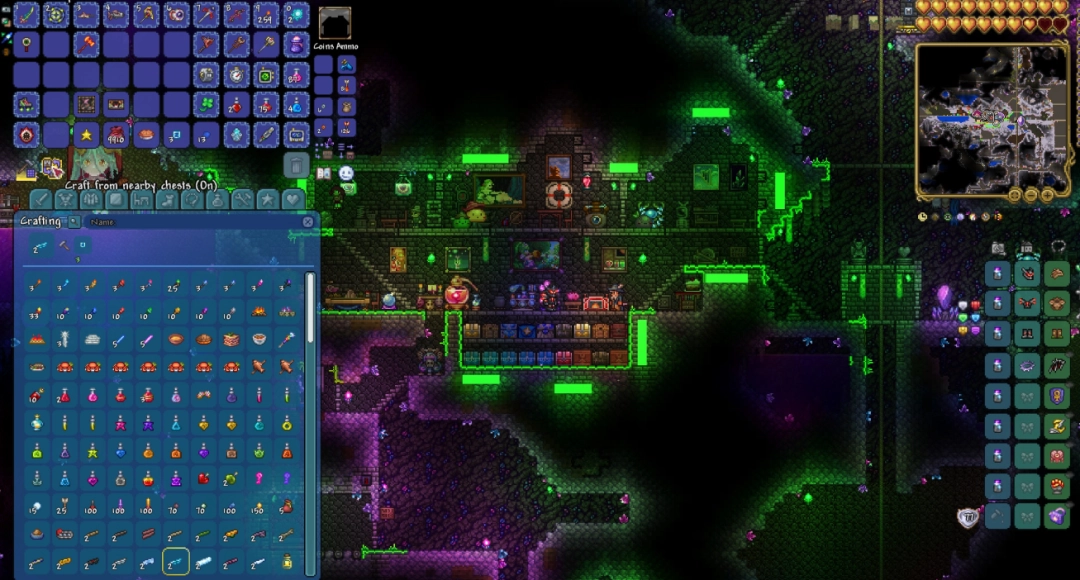This screenshot has height=580, width=1080.
Task: Select the red mushroom accessory slot
Action: pos(1056,487)
